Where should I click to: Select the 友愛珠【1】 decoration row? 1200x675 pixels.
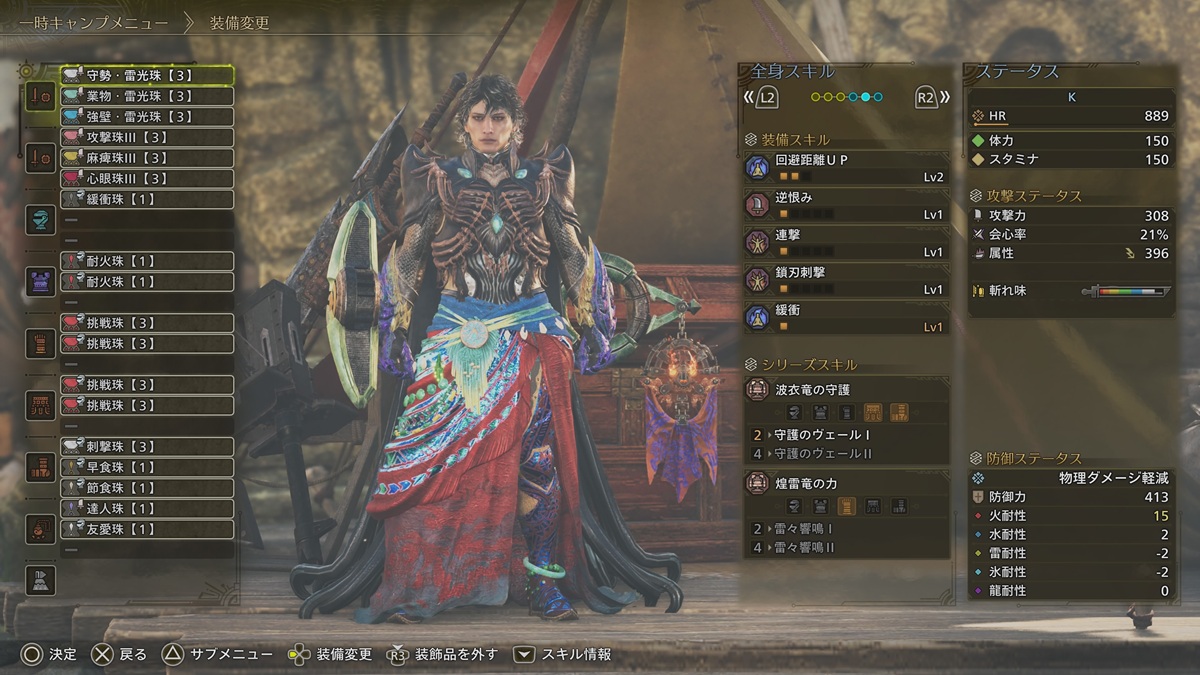tap(147, 529)
